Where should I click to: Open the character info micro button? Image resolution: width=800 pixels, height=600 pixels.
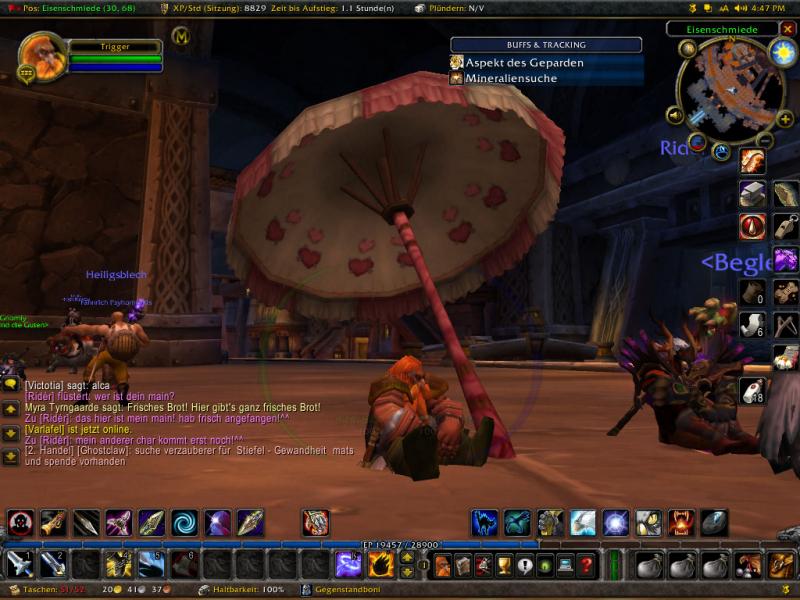tap(442, 565)
